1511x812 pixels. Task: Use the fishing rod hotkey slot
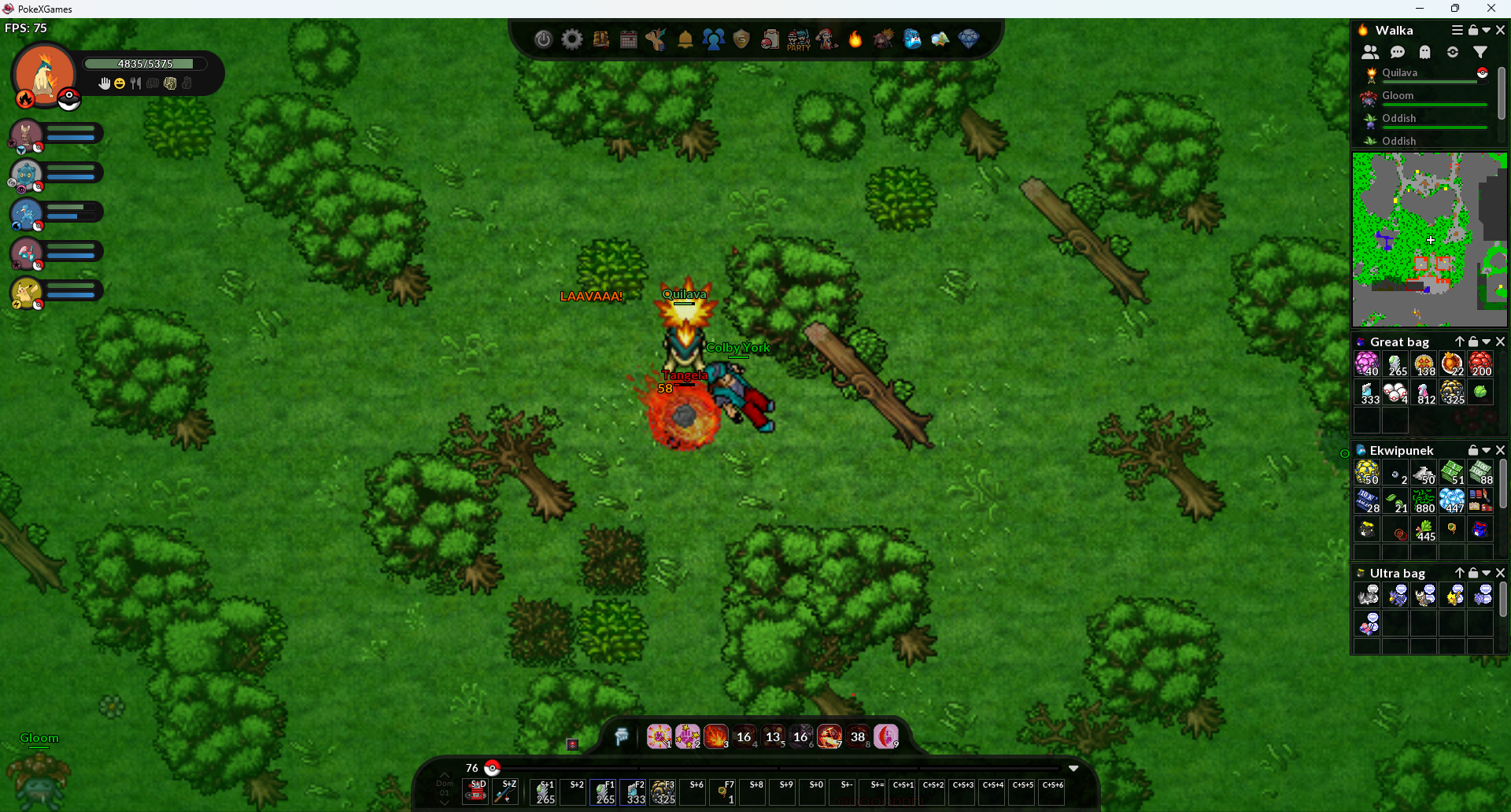[x=505, y=792]
